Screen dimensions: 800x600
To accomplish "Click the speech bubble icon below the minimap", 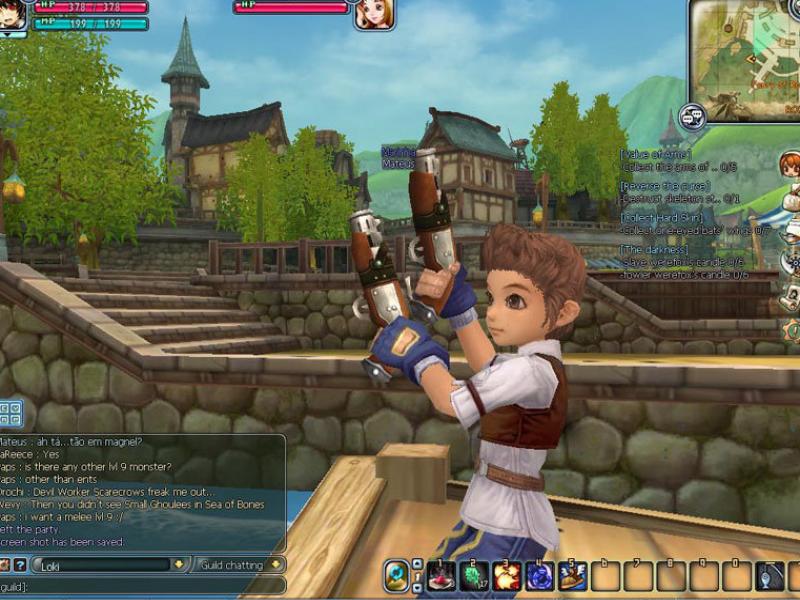I will click(x=692, y=116).
